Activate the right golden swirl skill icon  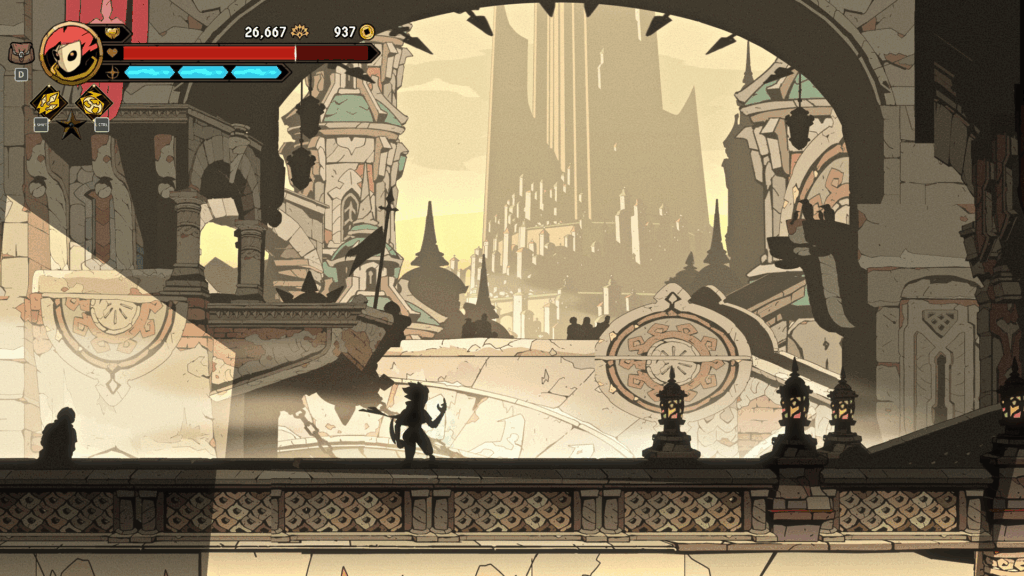[94, 101]
